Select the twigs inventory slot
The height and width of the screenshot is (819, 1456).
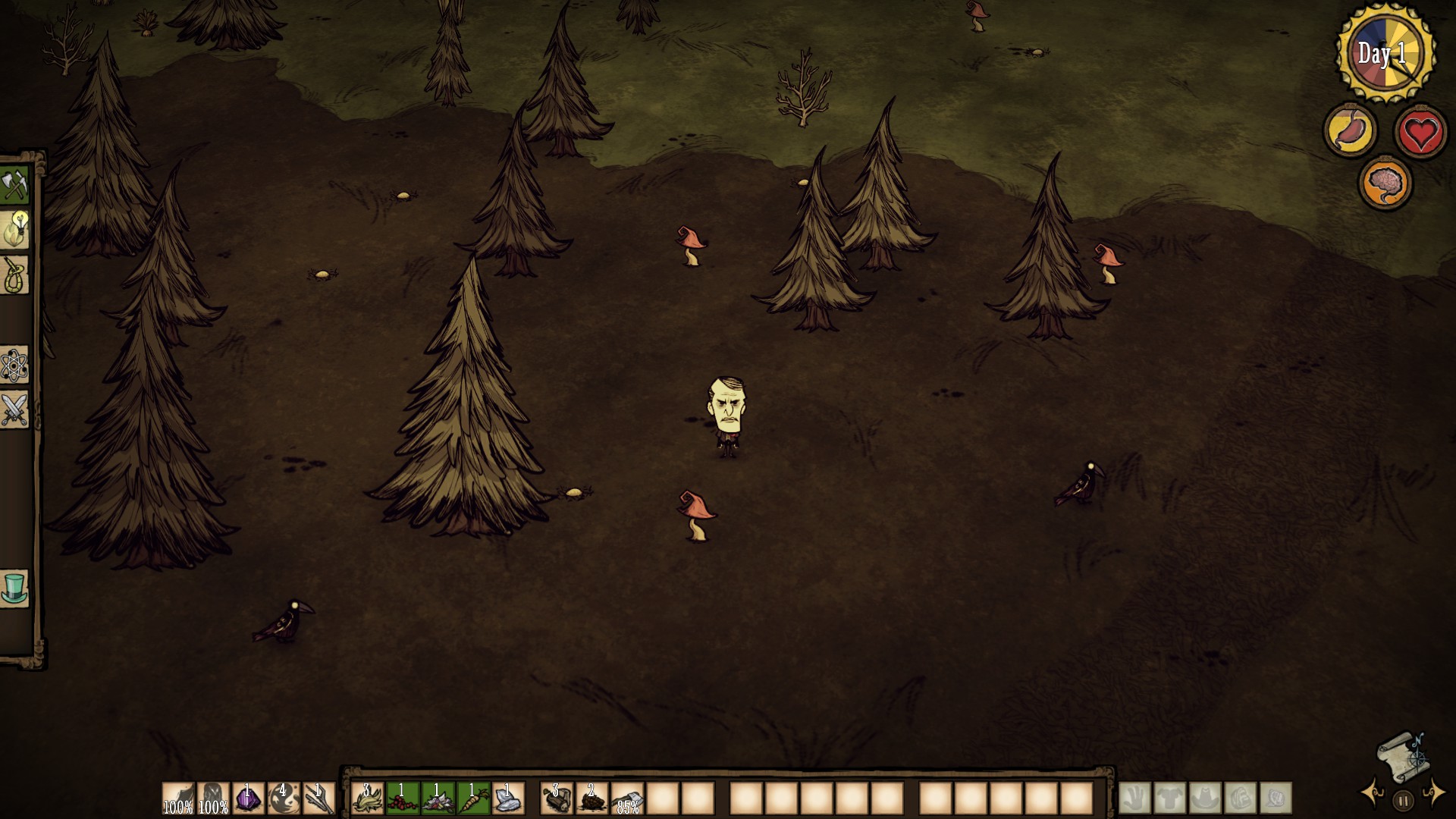pyautogui.click(x=319, y=799)
